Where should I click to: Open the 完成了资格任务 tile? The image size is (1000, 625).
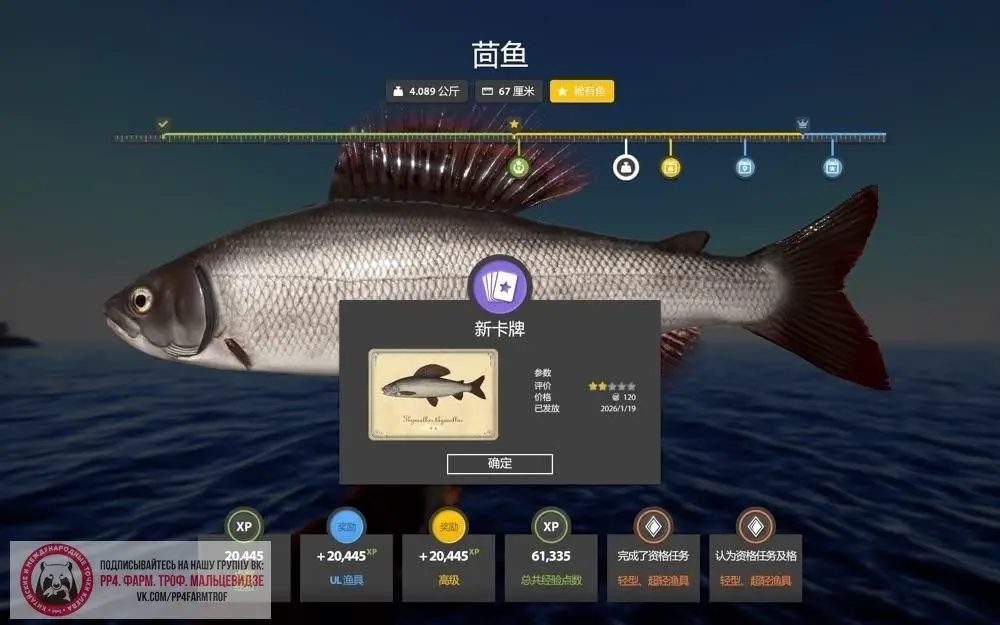[653, 567]
